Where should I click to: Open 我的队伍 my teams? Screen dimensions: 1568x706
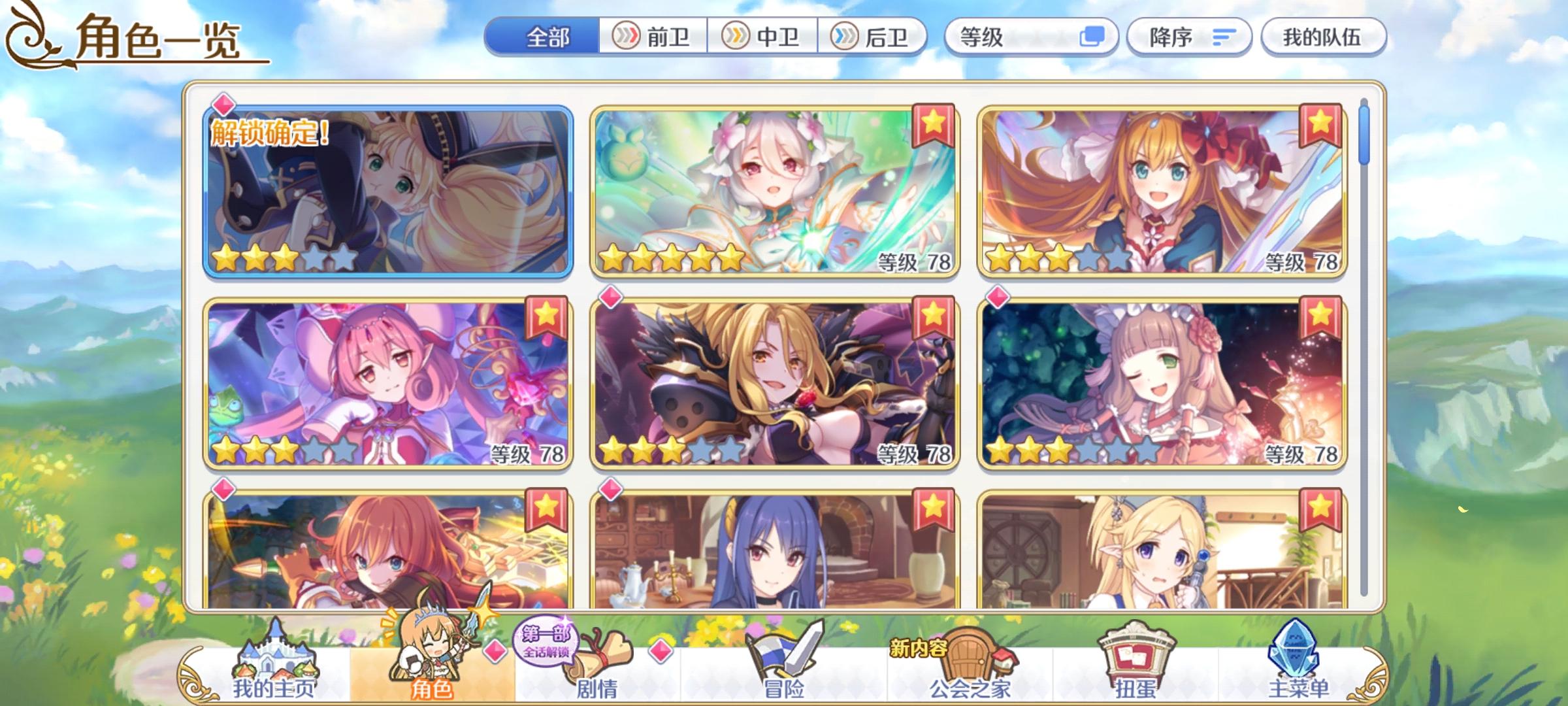(1322, 37)
